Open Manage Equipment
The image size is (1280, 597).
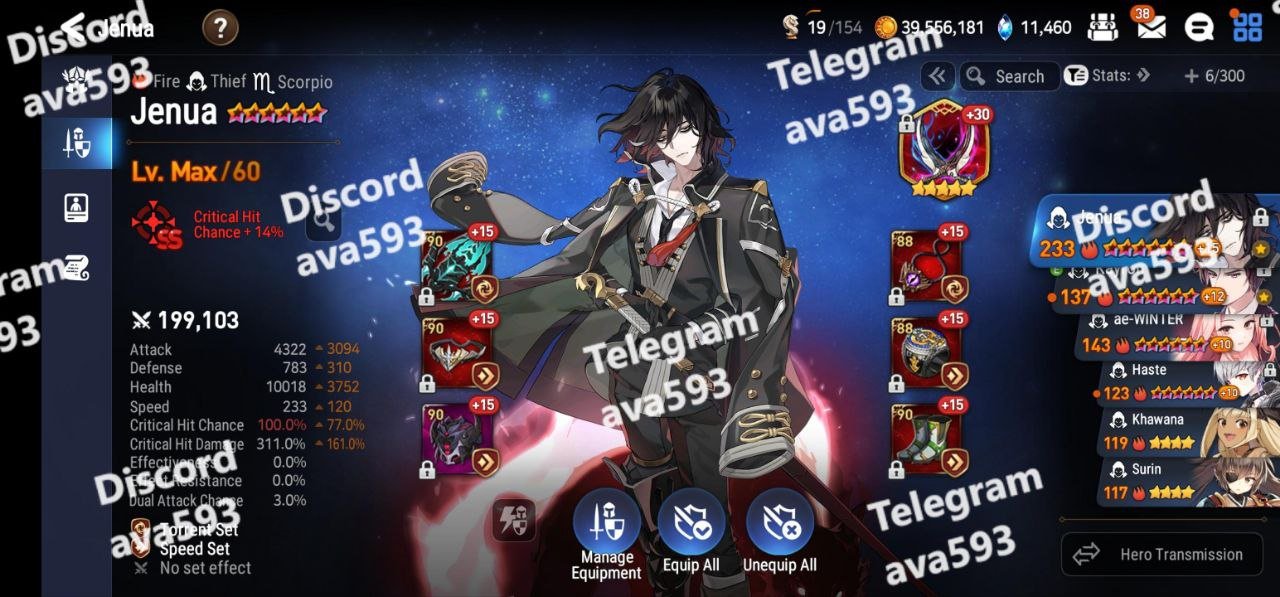point(606,523)
